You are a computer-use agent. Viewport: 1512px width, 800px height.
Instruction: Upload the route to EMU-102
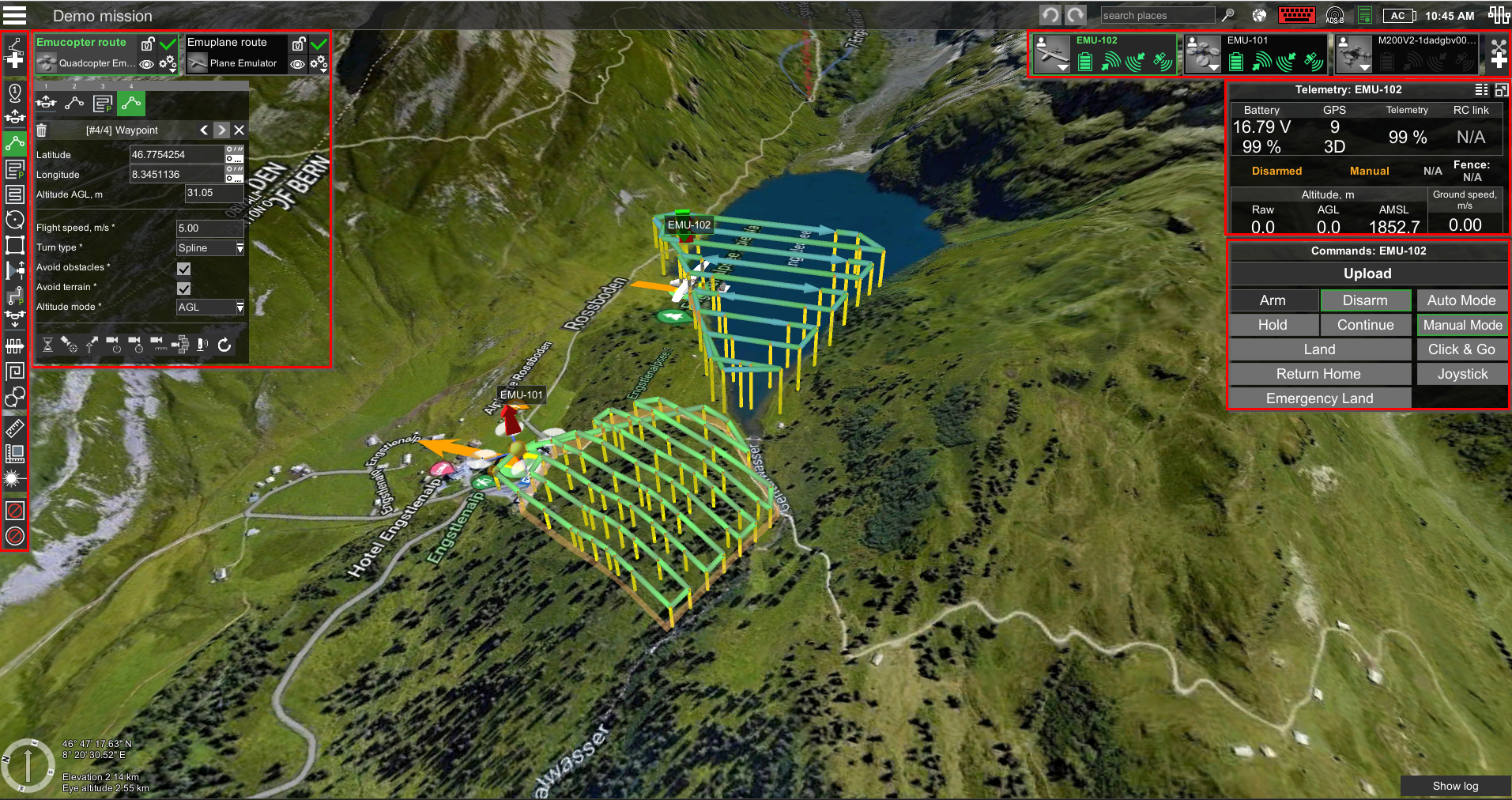1367,274
